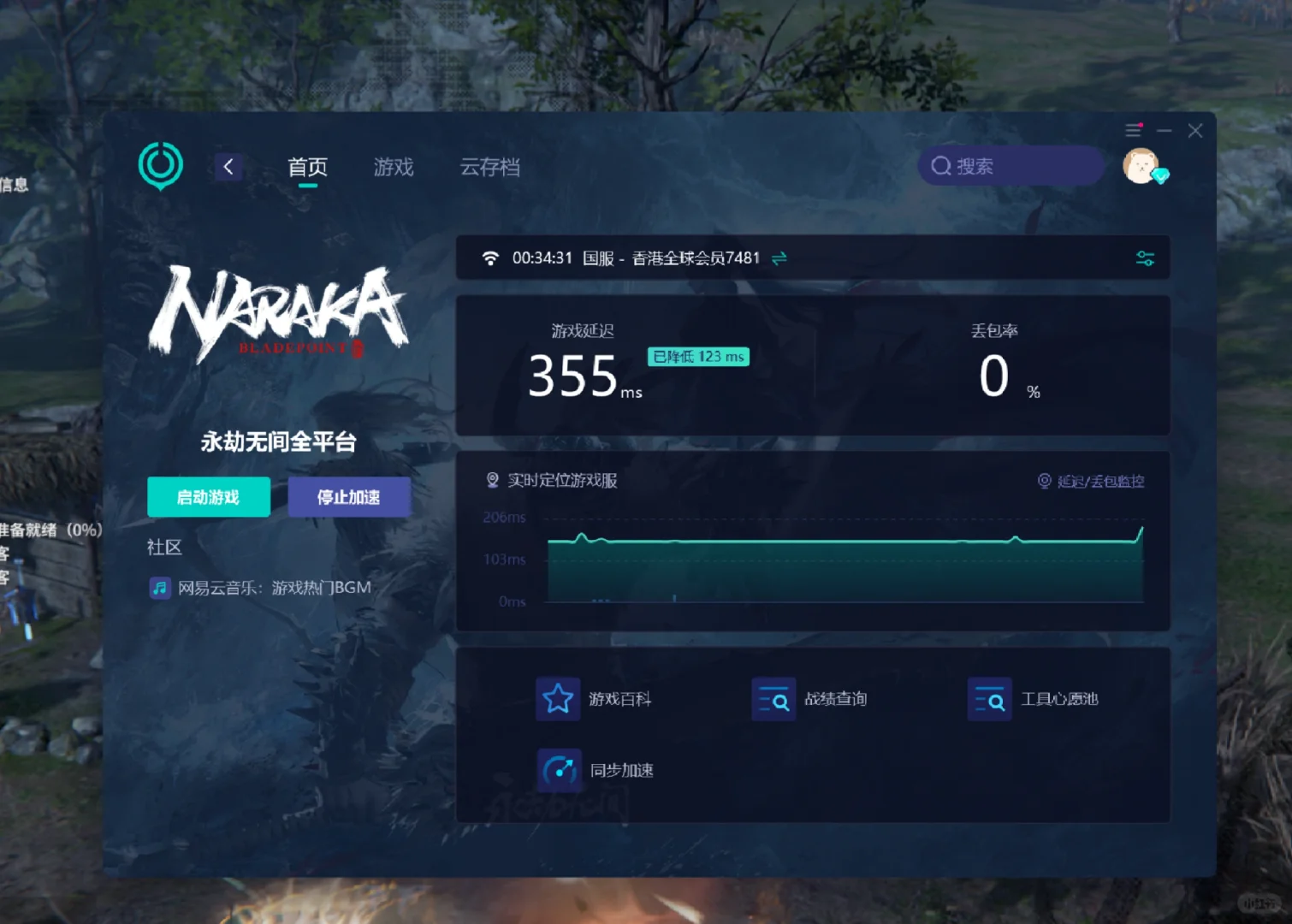Click the music note icon beside 网易云音乐

click(x=160, y=588)
